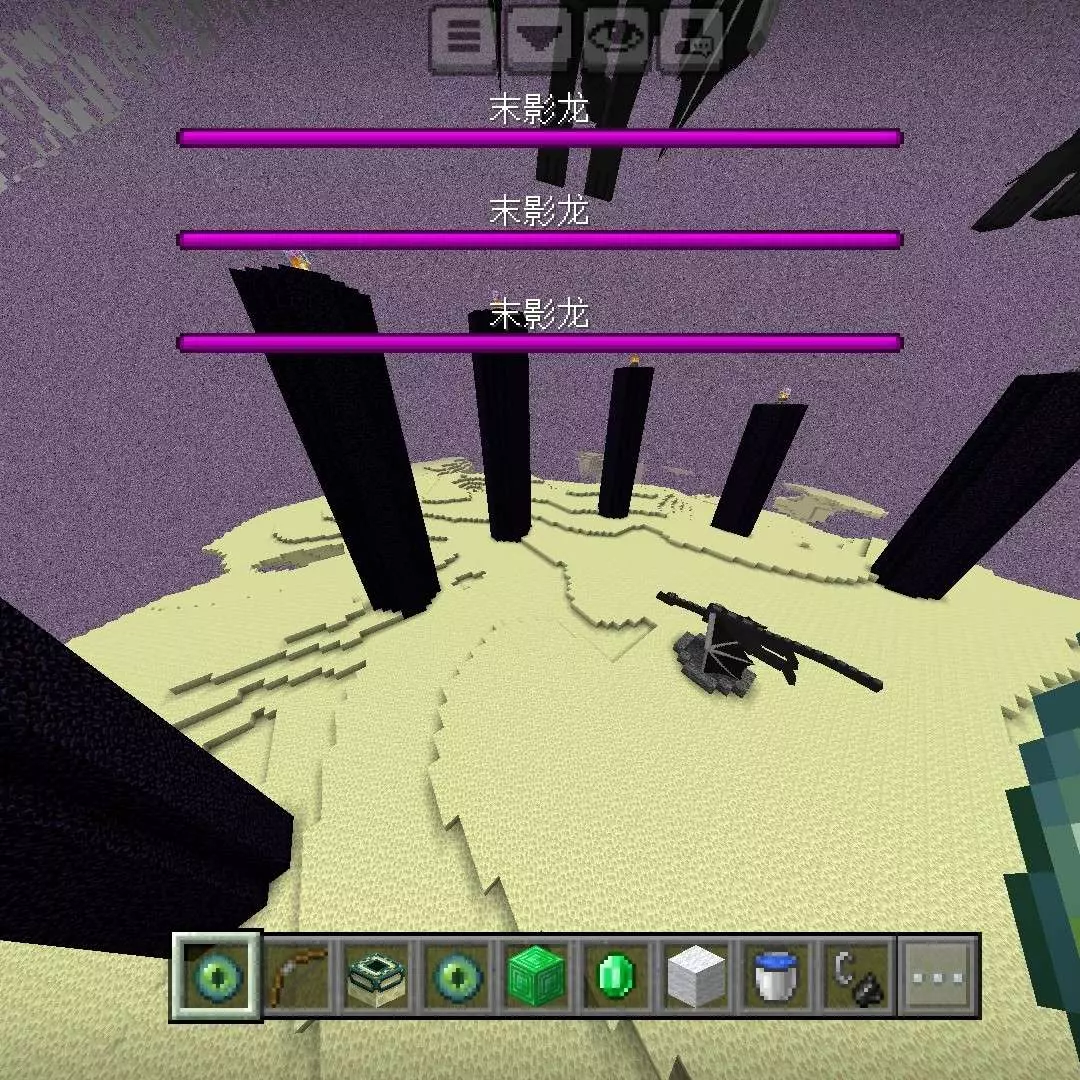Tap the downward triangle button
This screenshot has width=1080, height=1080.
(539, 38)
